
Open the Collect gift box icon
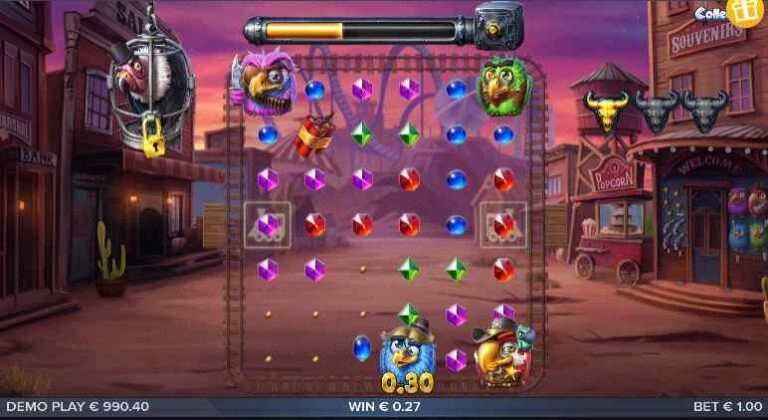point(743,11)
